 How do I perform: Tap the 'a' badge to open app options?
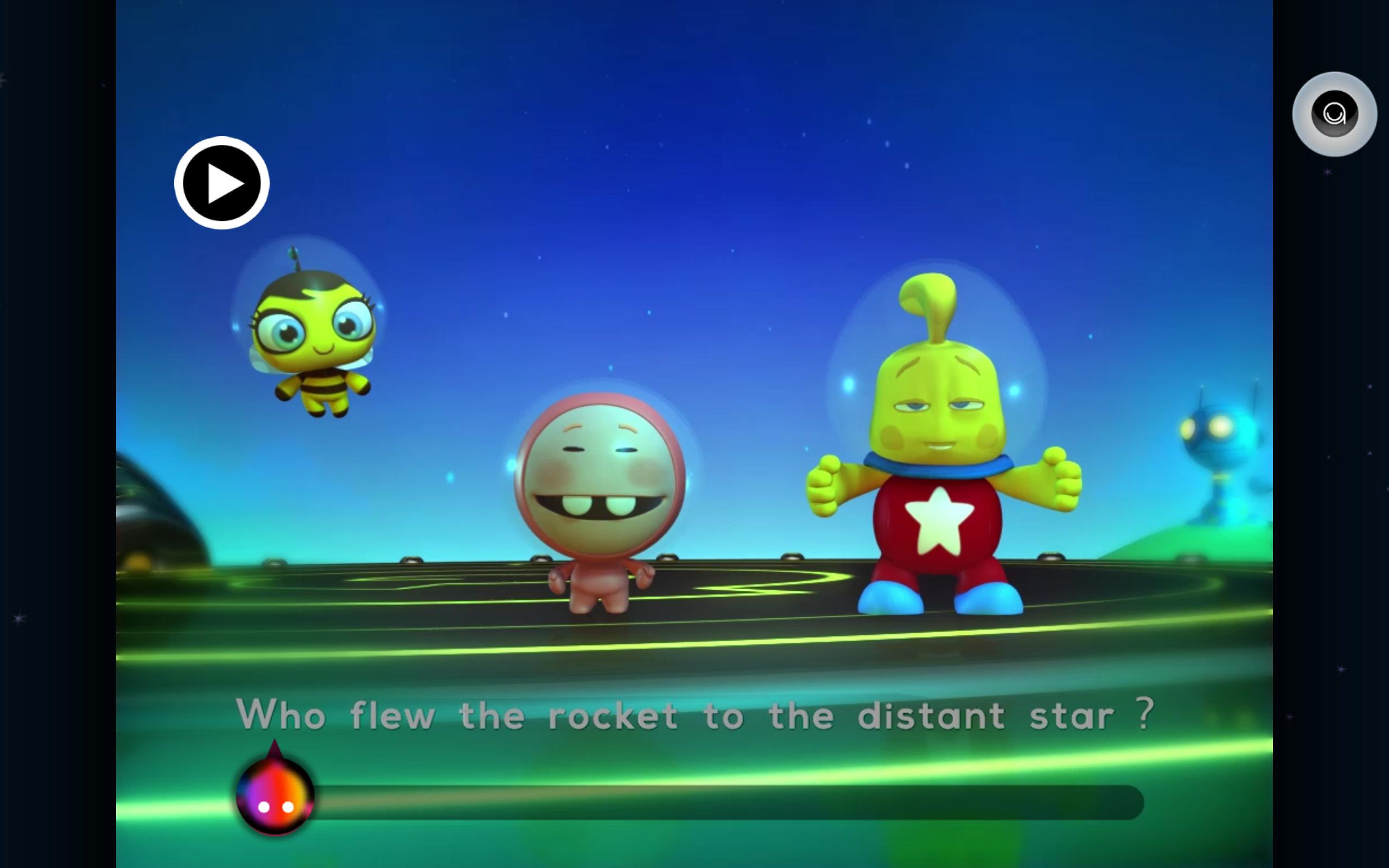[1336, 115]
